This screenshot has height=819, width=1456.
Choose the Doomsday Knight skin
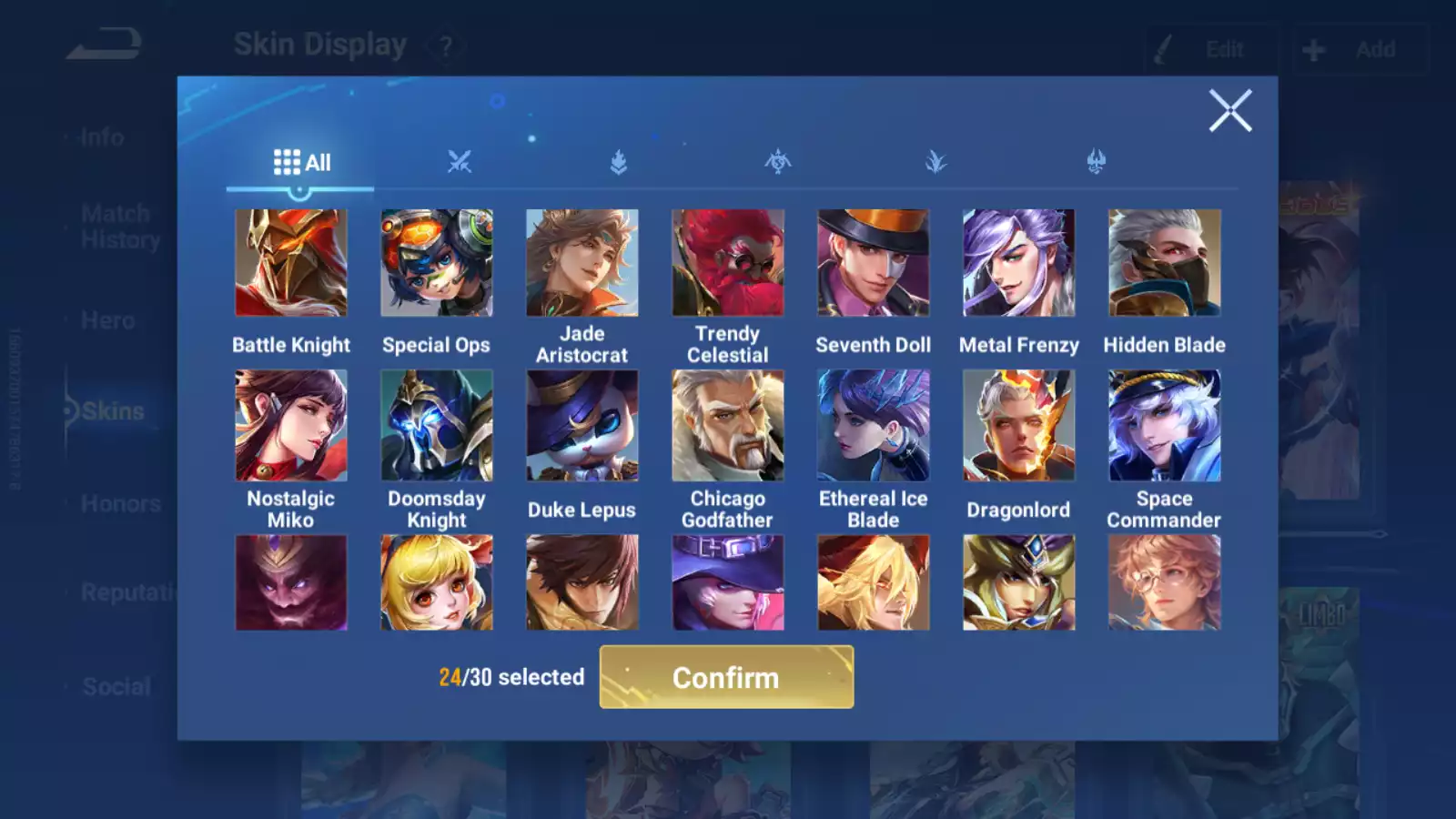coord(437,425)
